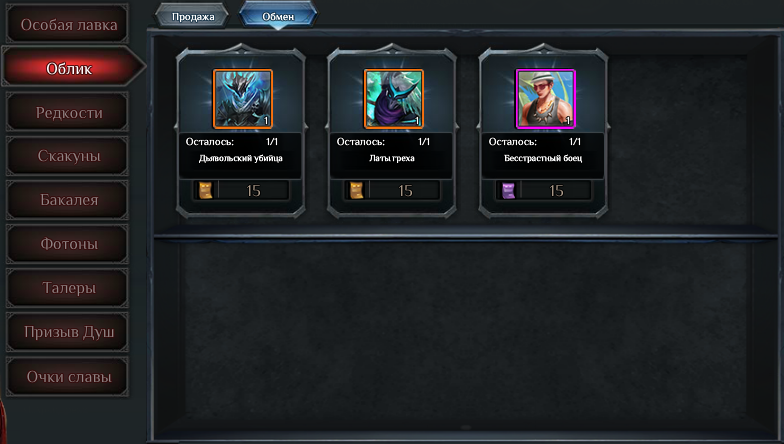Click the 15 price button under Латы греха
The image size is (784, 444).
pos(404,190)
